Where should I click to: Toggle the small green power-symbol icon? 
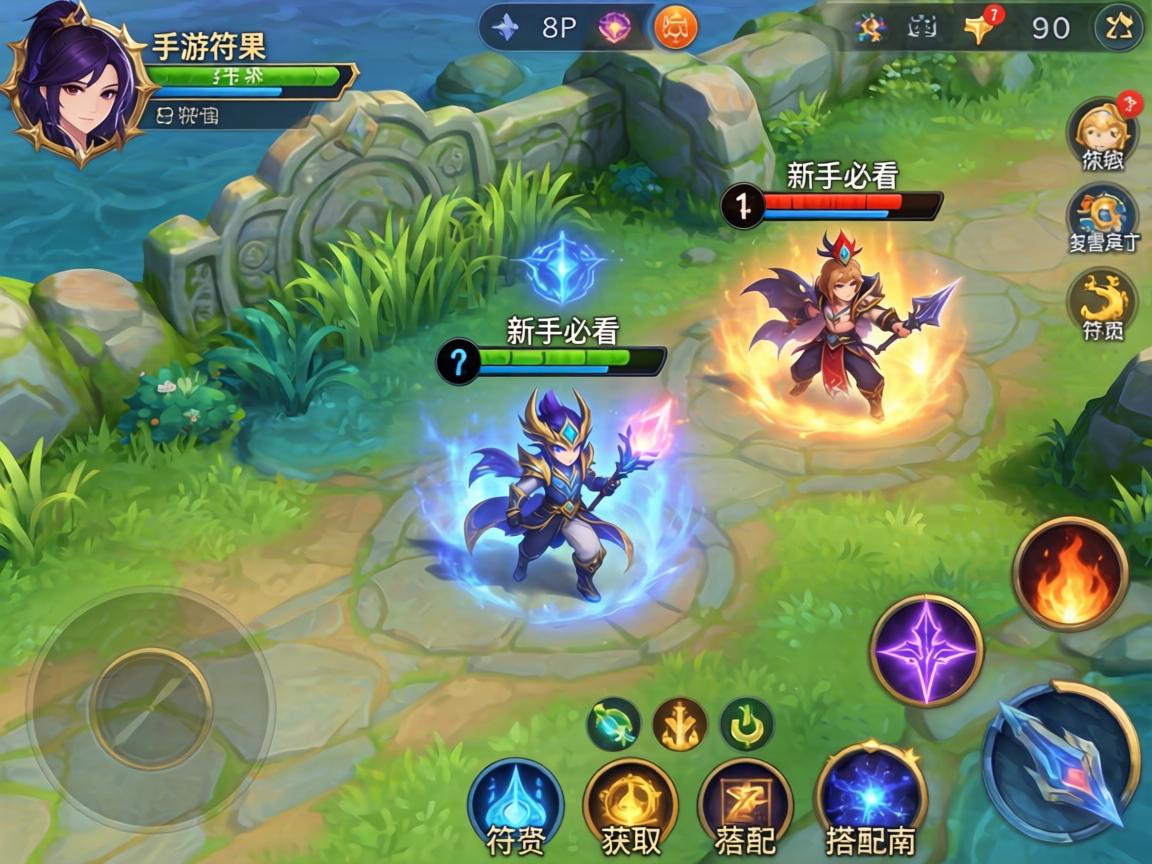click(746, 724)
